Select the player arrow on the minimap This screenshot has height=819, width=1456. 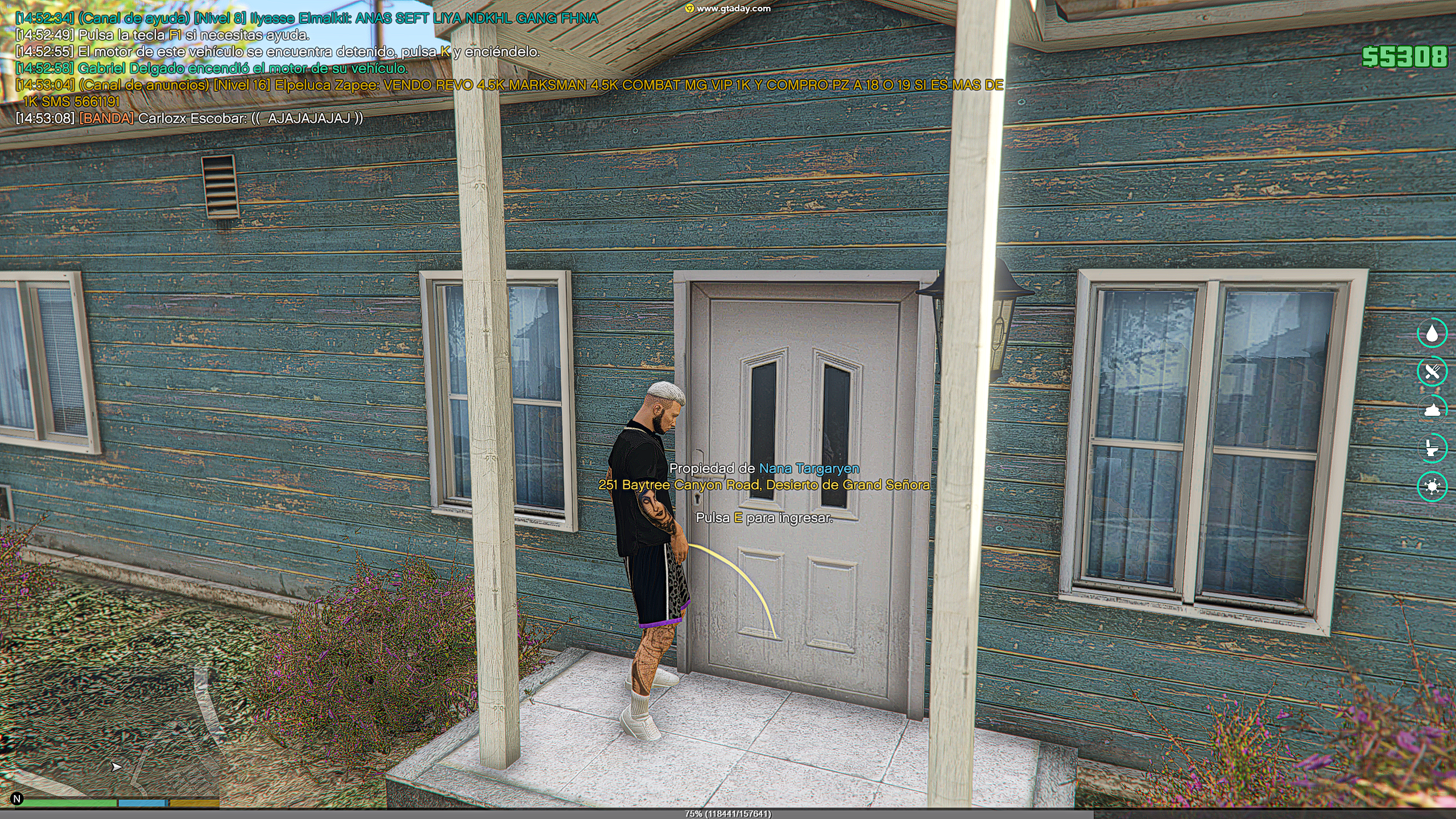click(x=116, y=767)
